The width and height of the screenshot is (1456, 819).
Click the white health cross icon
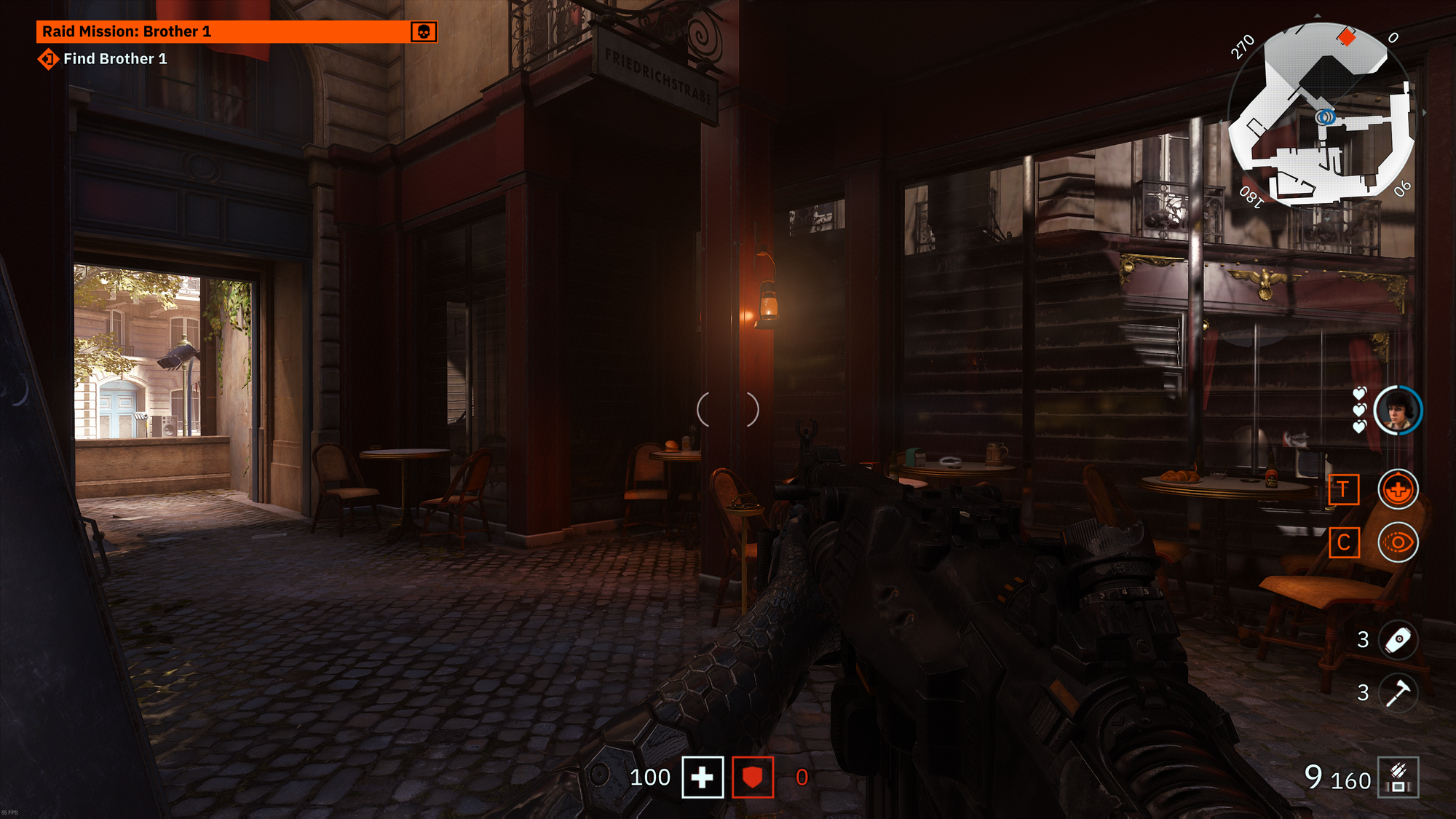(x=703, y=778)
